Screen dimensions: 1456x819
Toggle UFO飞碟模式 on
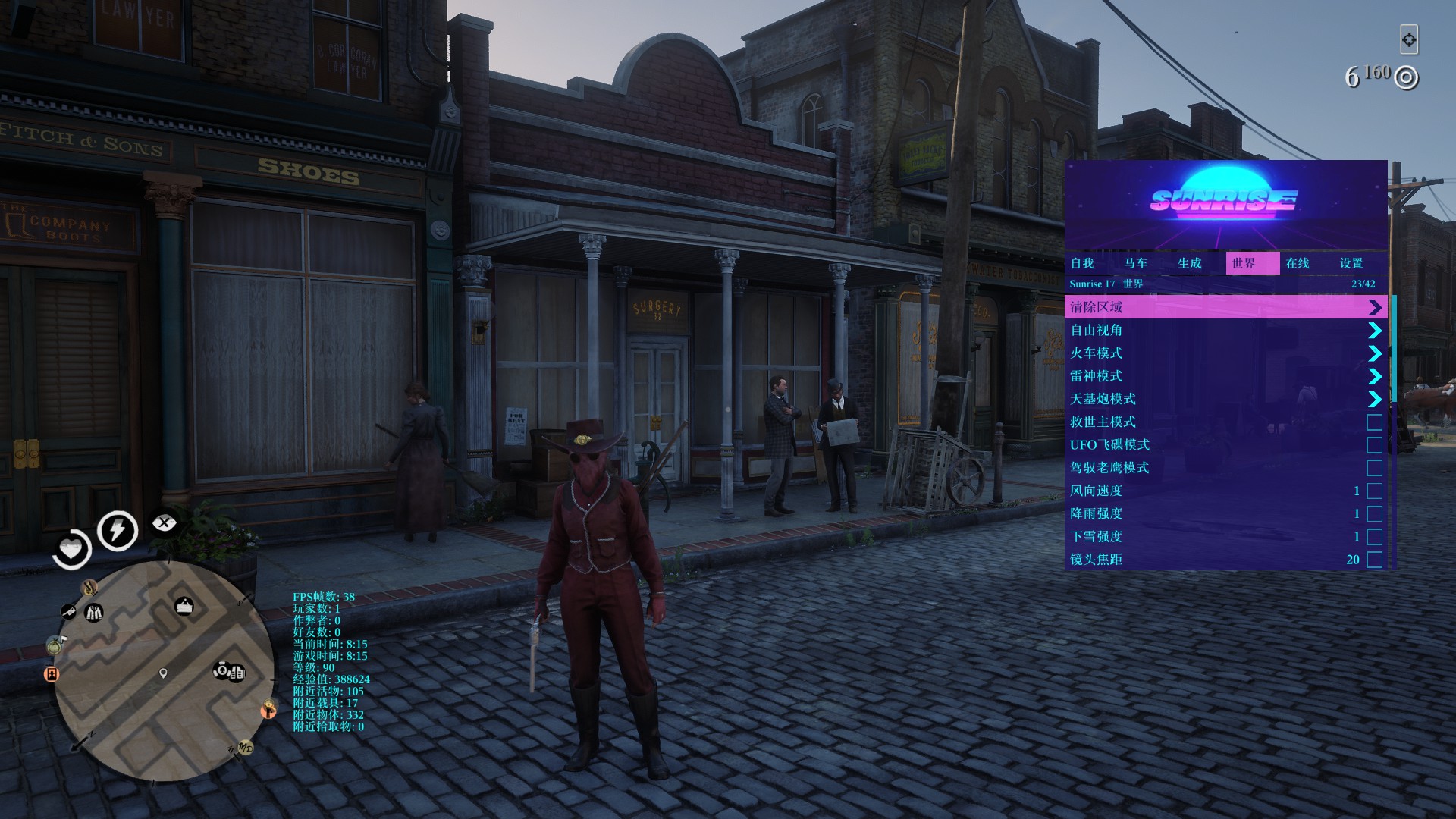[1374, 445]
